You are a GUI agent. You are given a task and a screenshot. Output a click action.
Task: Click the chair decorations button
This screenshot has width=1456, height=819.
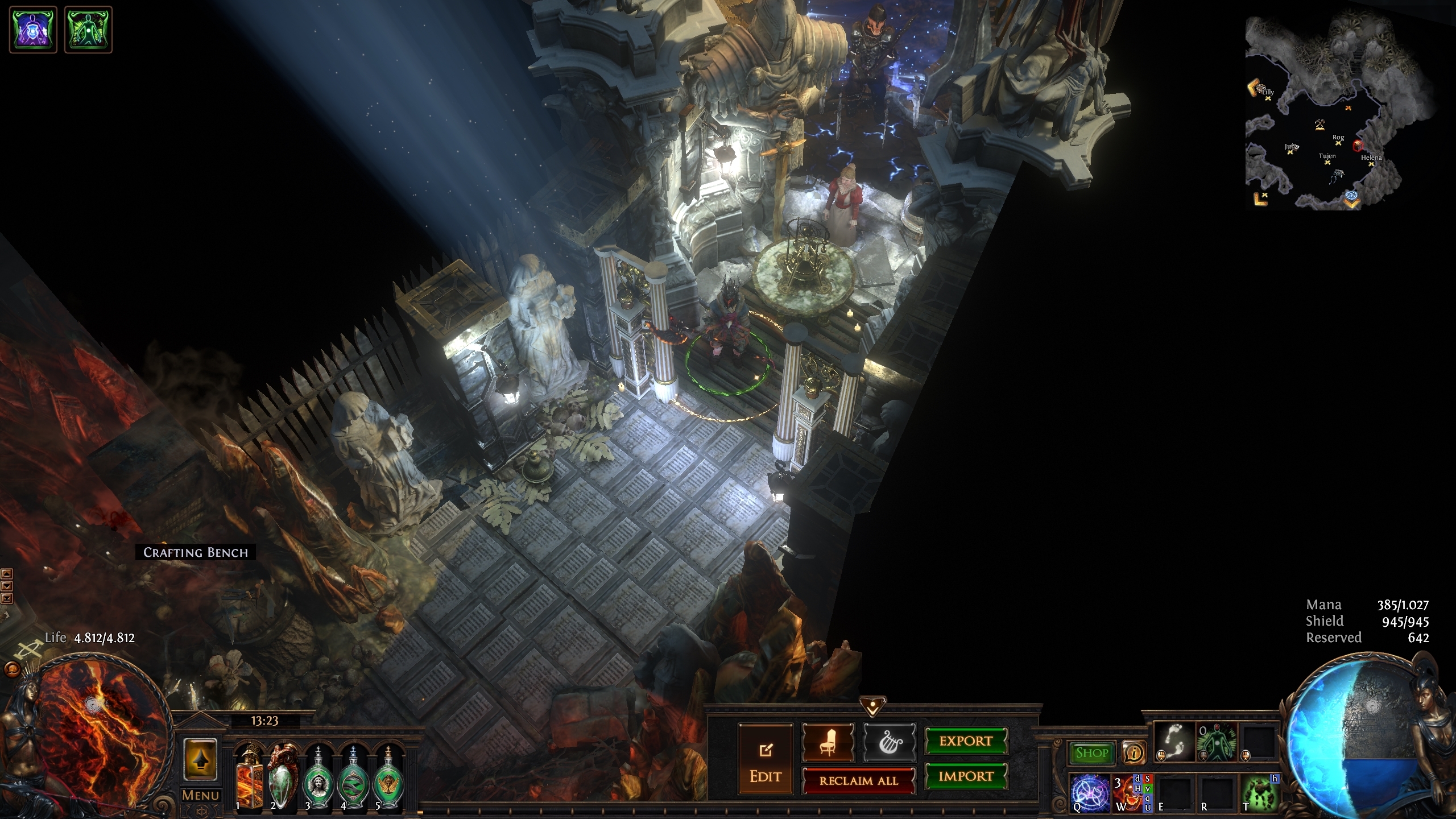828,742
